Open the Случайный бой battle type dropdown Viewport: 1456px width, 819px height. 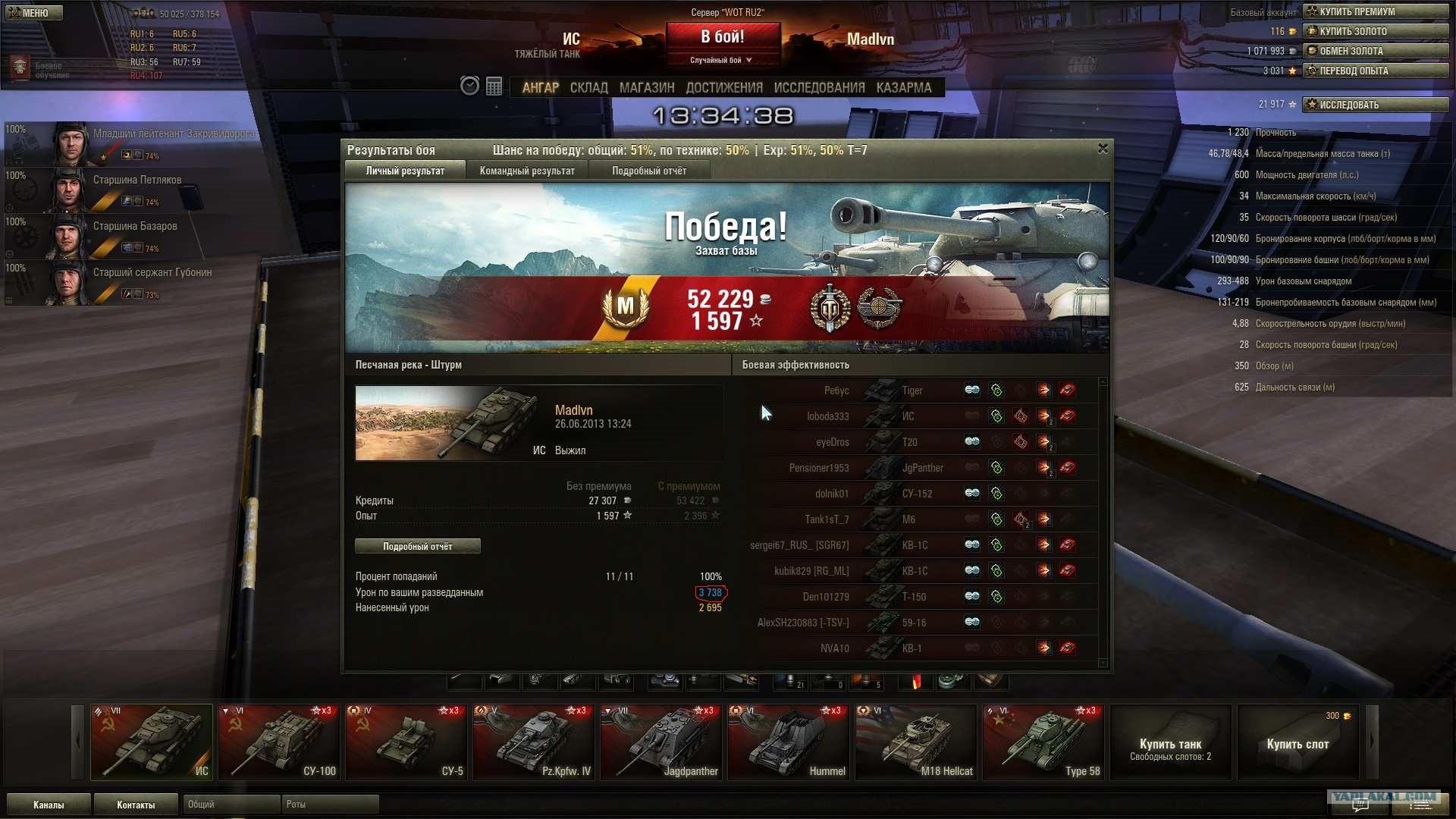click(x=722, y=61)
